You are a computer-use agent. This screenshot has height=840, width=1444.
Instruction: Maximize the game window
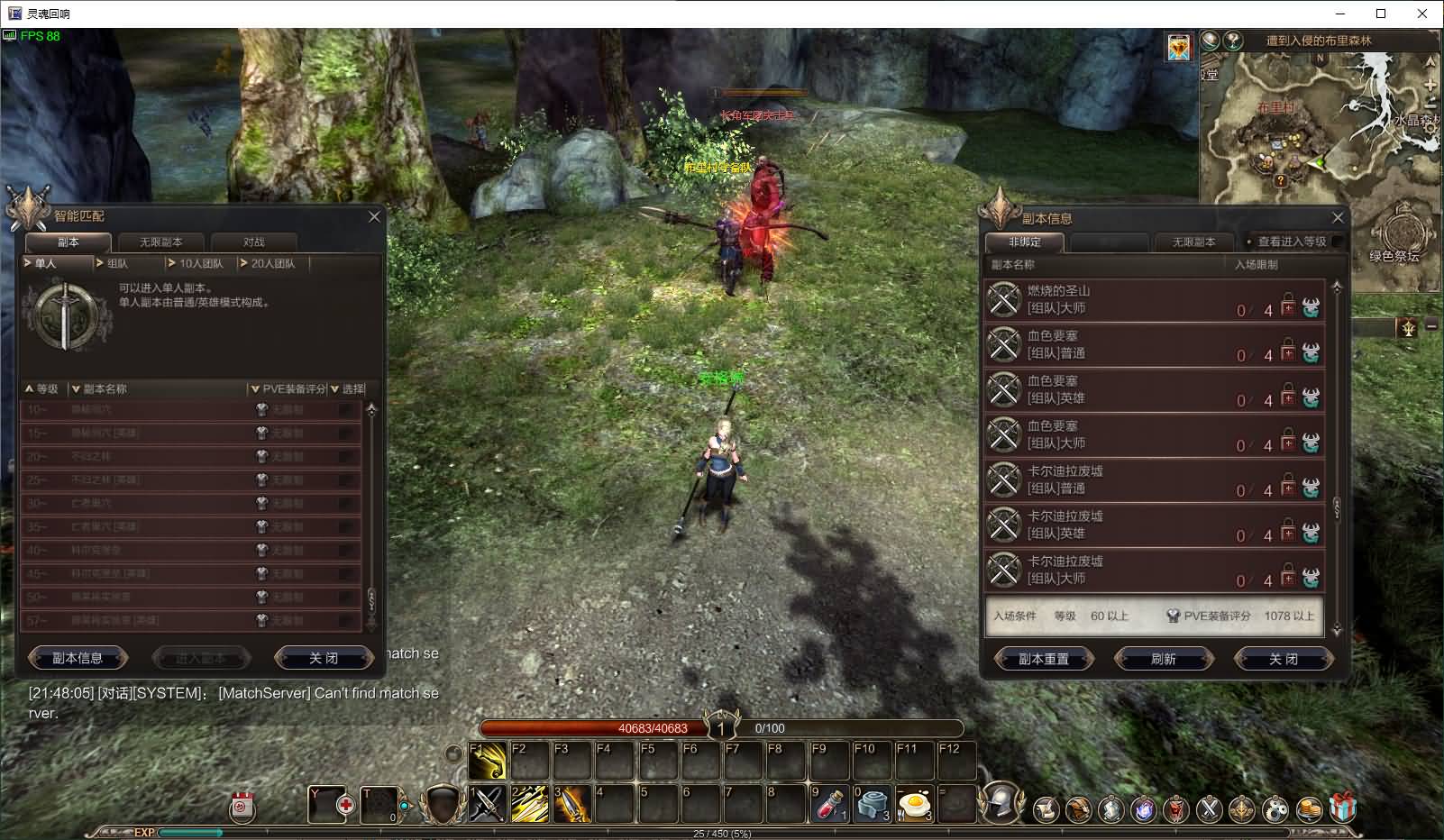pos(1381,14)
